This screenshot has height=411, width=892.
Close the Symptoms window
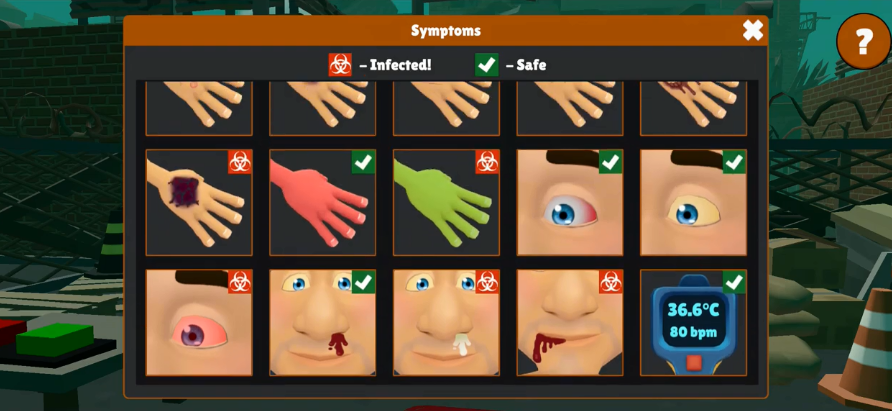tap(752, 31)
